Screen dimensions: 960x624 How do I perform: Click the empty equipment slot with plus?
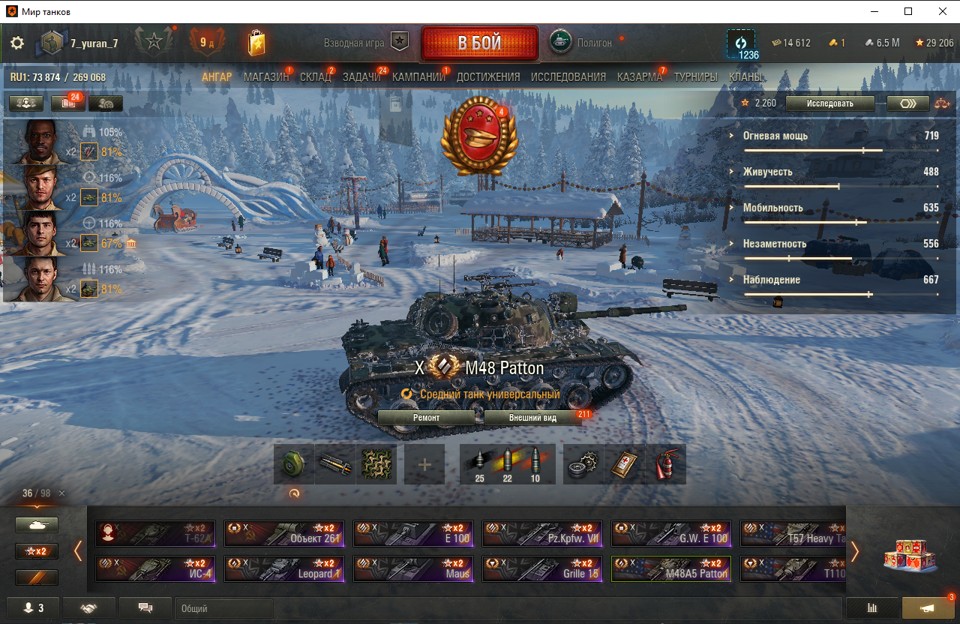(424, 465)
